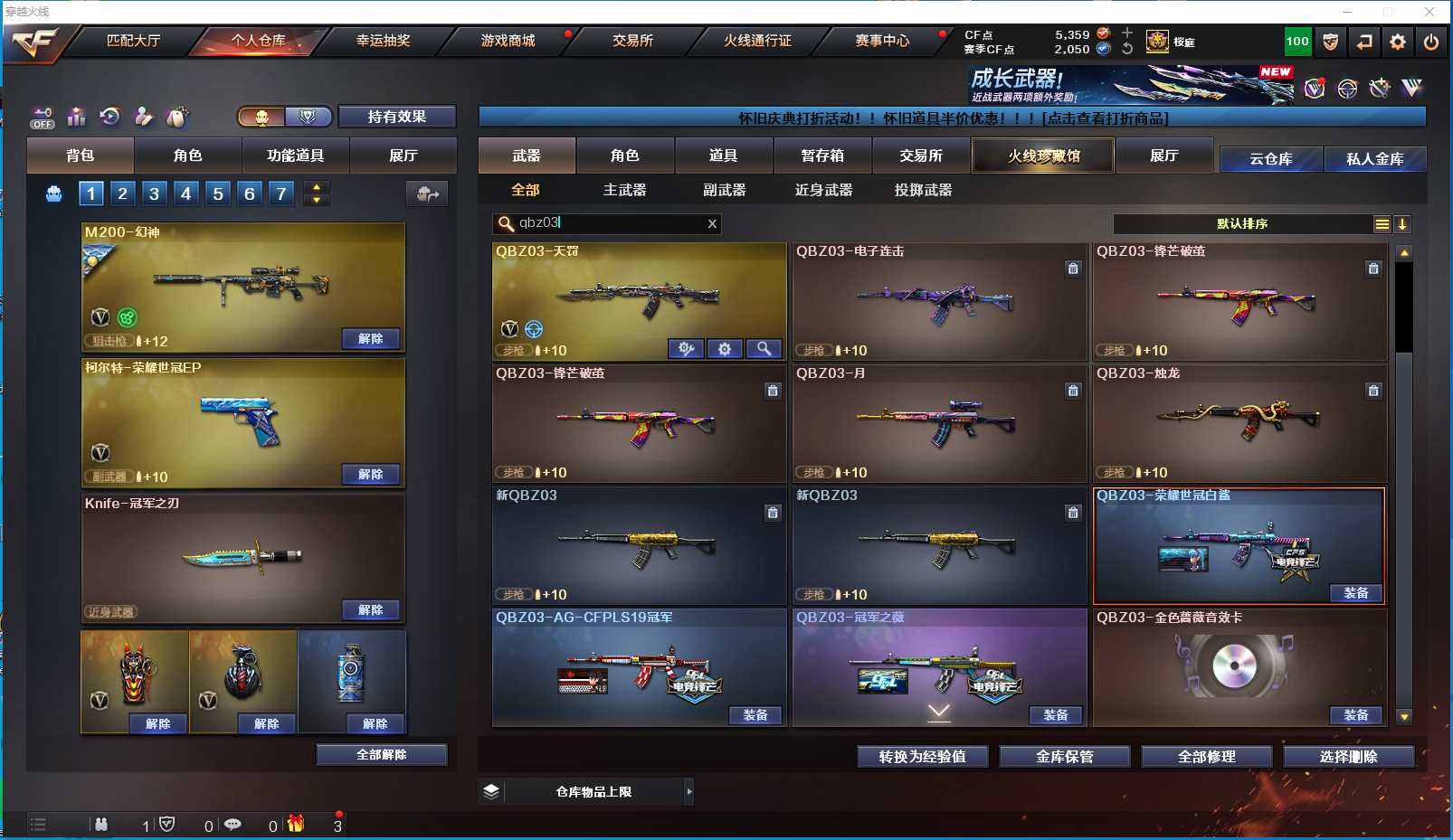Viewport: 1453px width, 840px height.
Task: Choose the 近身武器 melee filter
Action: 823,190
